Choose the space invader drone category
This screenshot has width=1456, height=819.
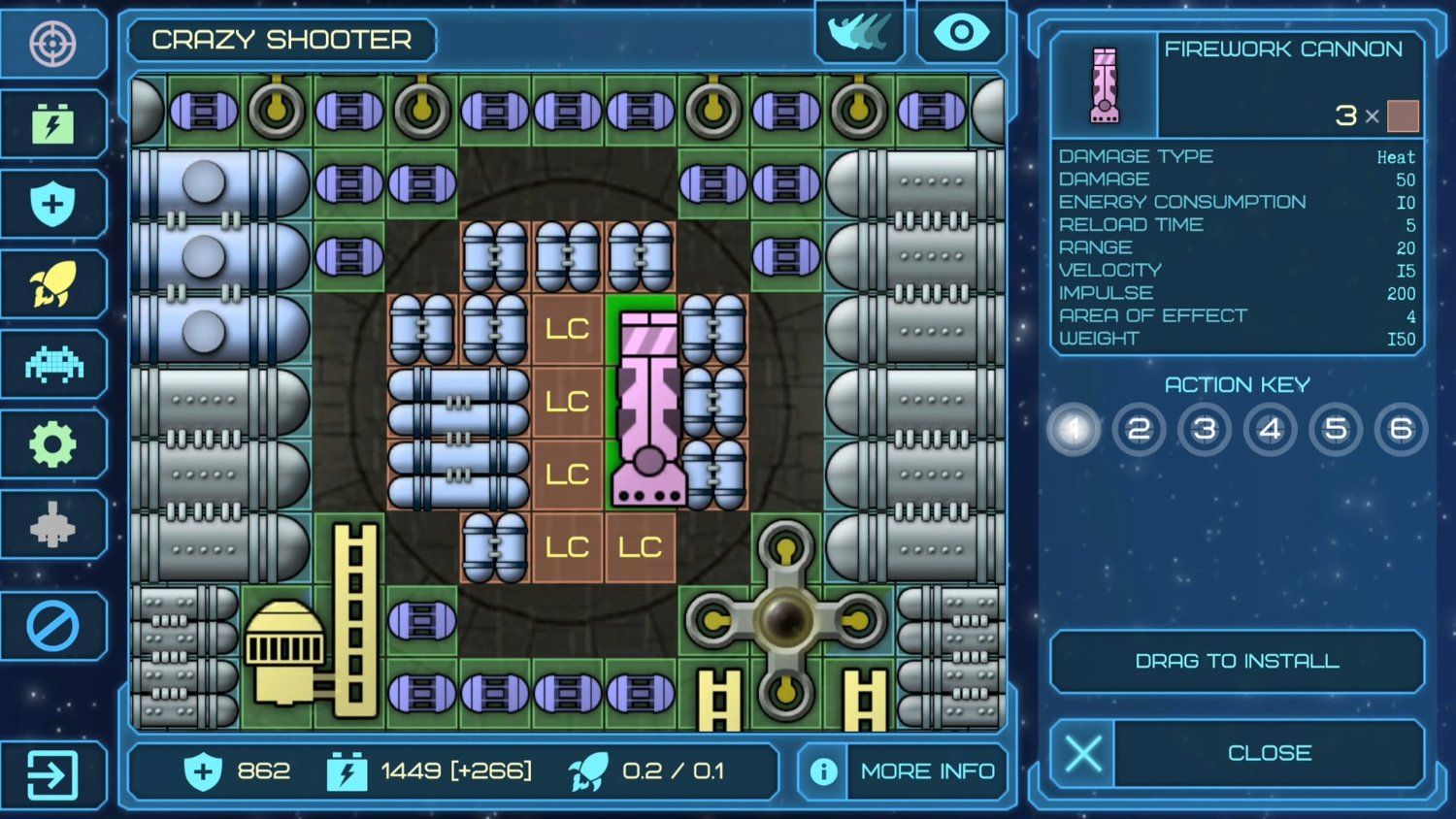coord(52,365)
